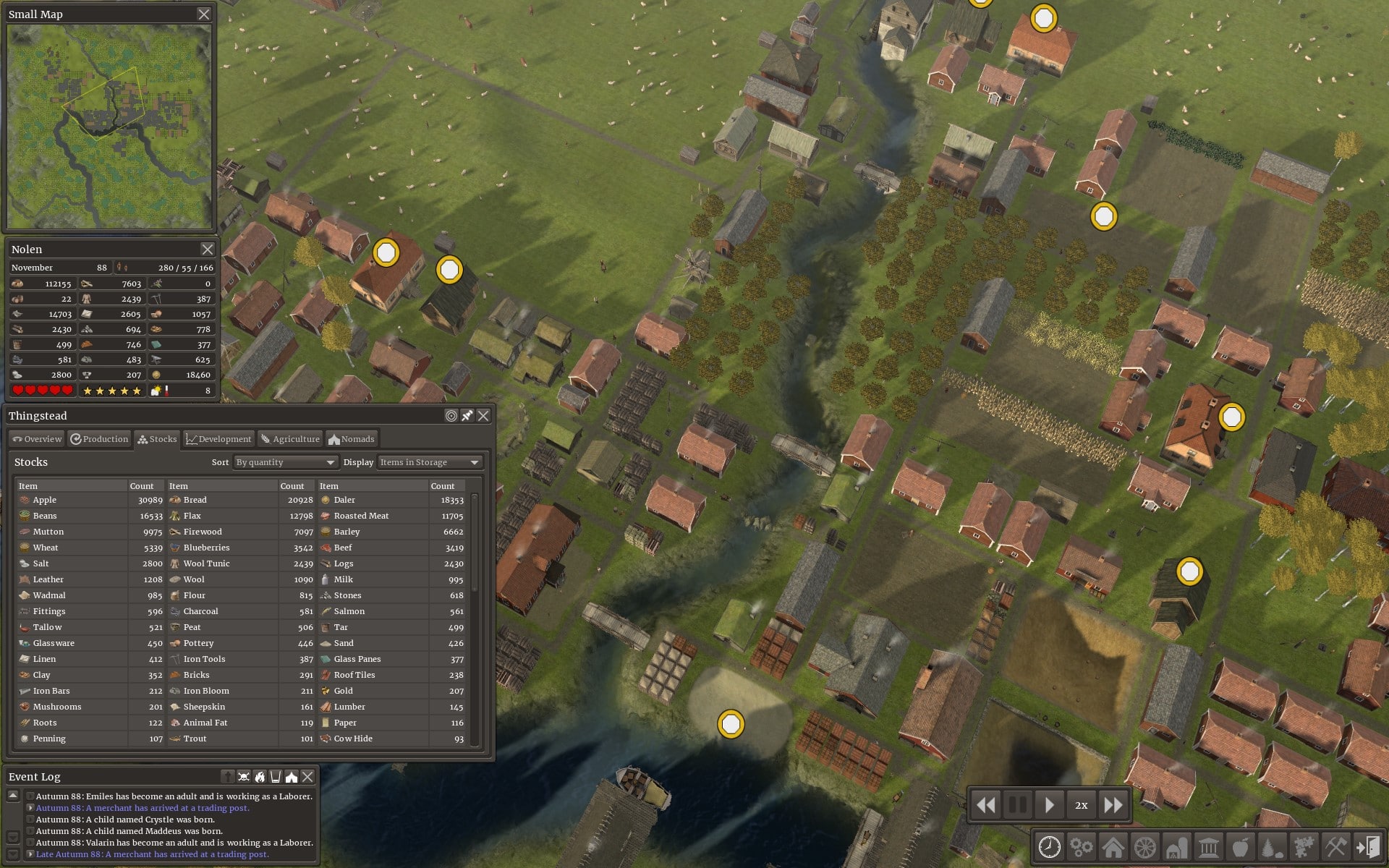
Task: Open the Production tab
Action: point(99,439)
